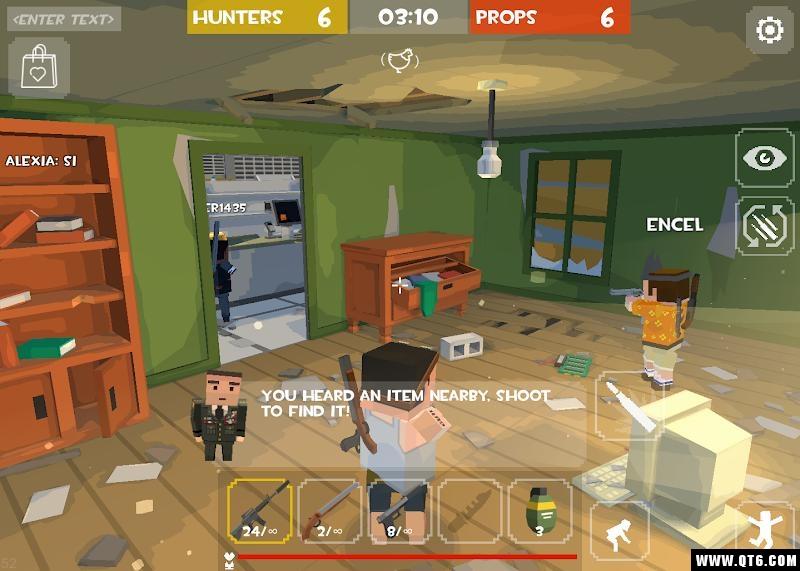Image resolution: width=800 pixels, height=571 pixels.
Task: Switch to the shotgun slot
Action: [x=329, y=510]
